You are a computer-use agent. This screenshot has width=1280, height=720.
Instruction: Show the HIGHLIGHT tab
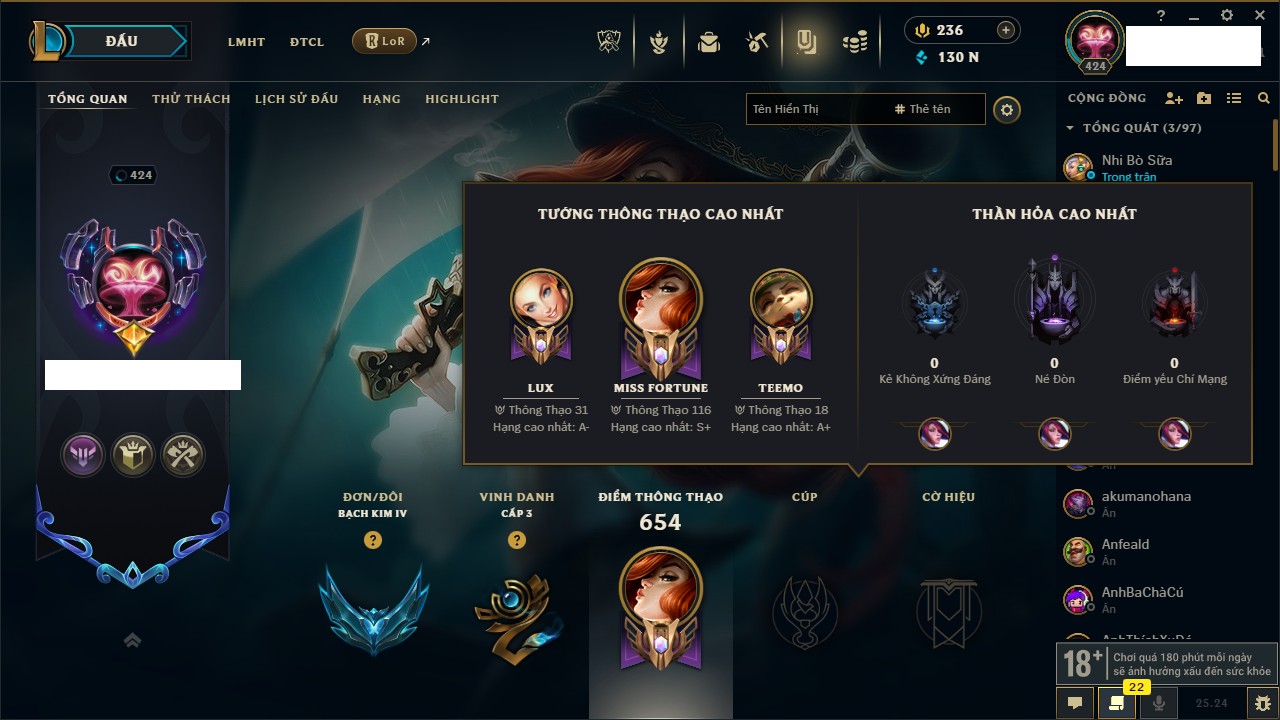(x=461, y=99)
